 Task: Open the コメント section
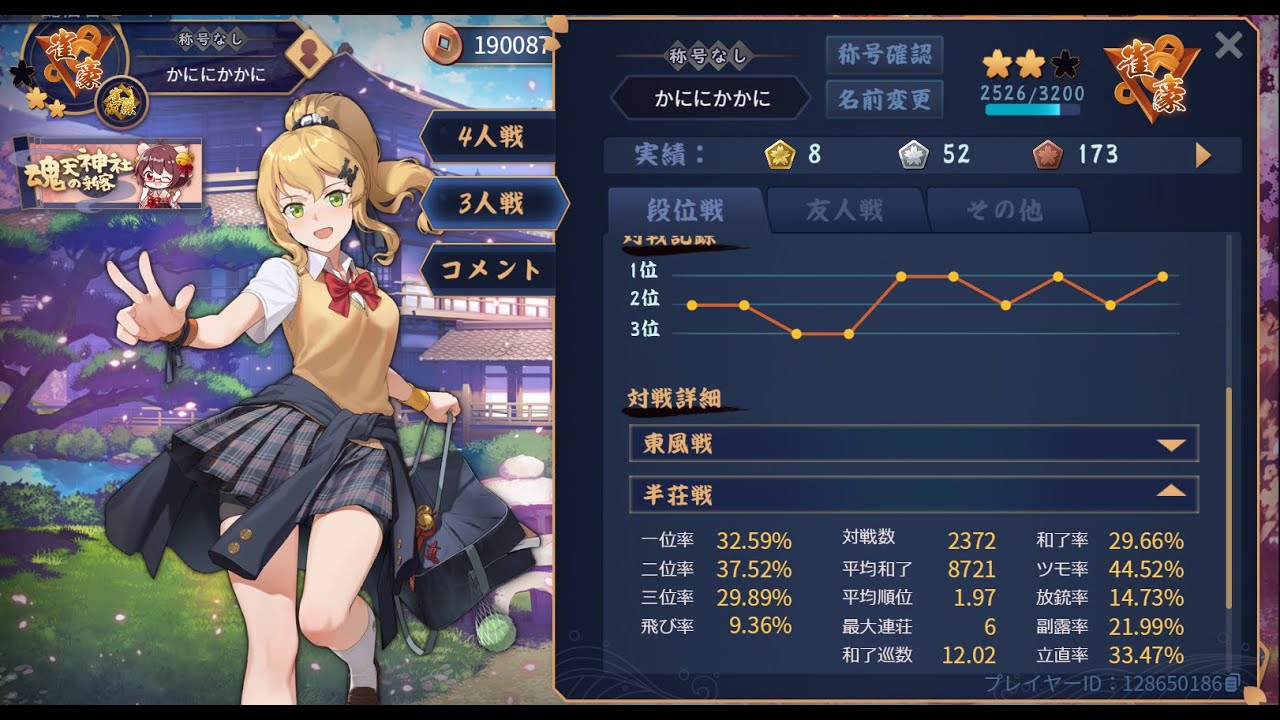click(x=490, y=270)
